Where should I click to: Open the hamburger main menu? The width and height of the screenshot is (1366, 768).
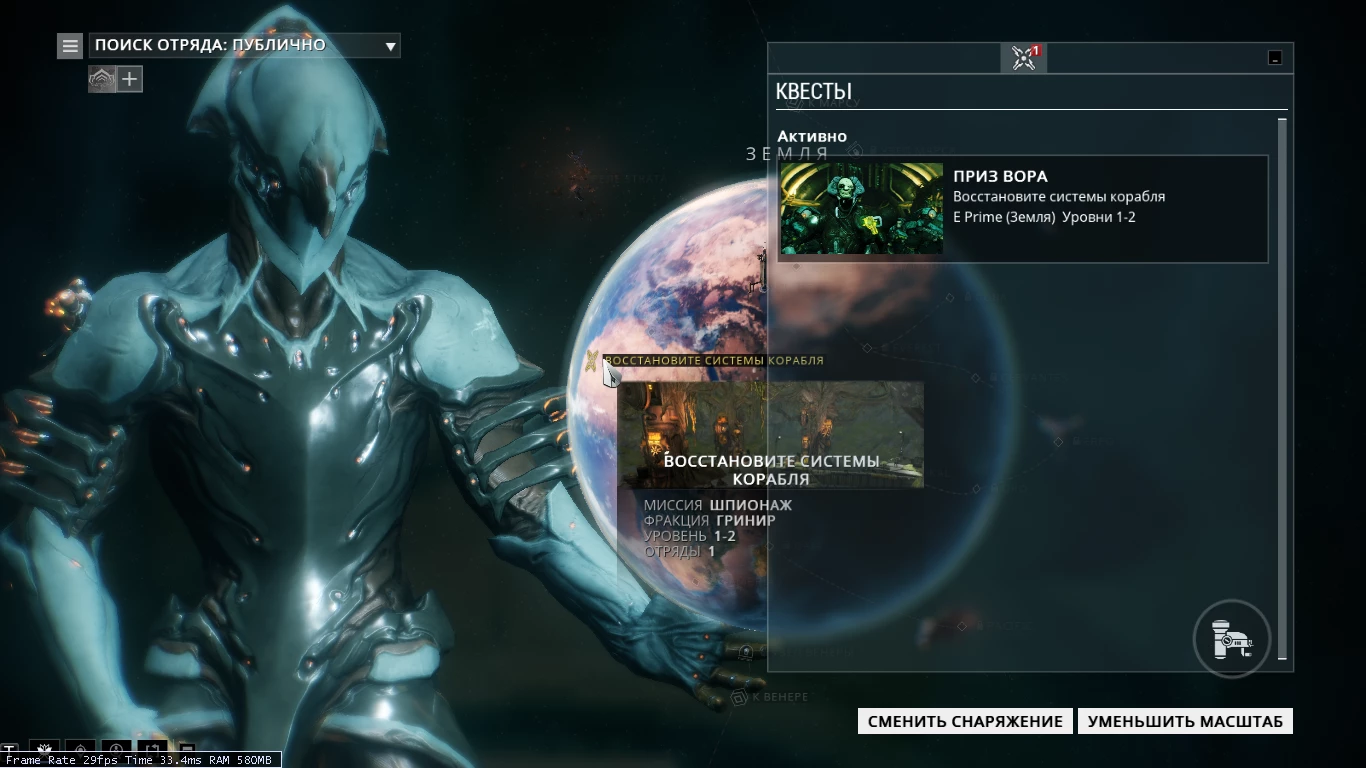70,45
